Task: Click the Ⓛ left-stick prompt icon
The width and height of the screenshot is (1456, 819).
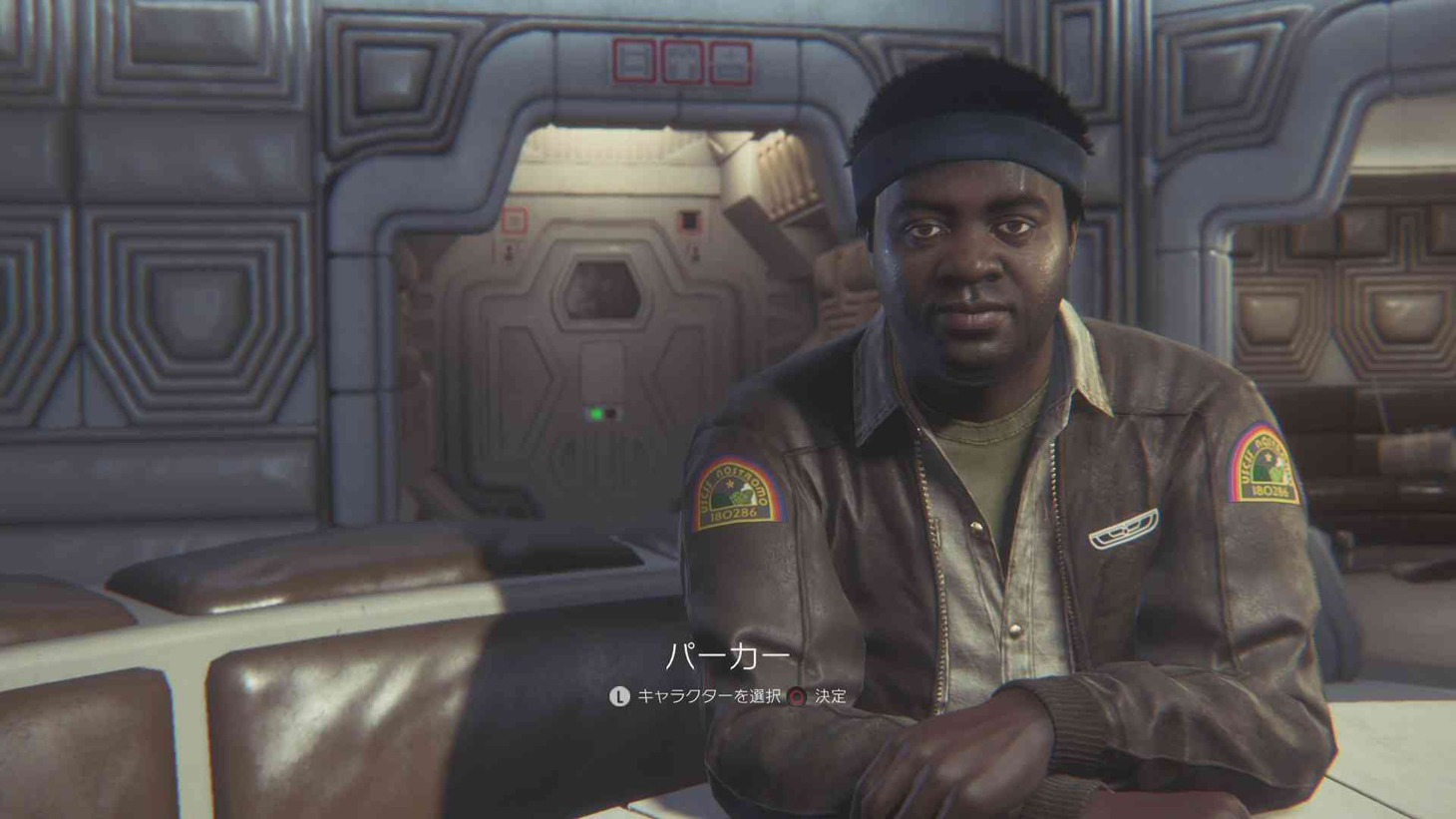Action: tap(619, 697)
